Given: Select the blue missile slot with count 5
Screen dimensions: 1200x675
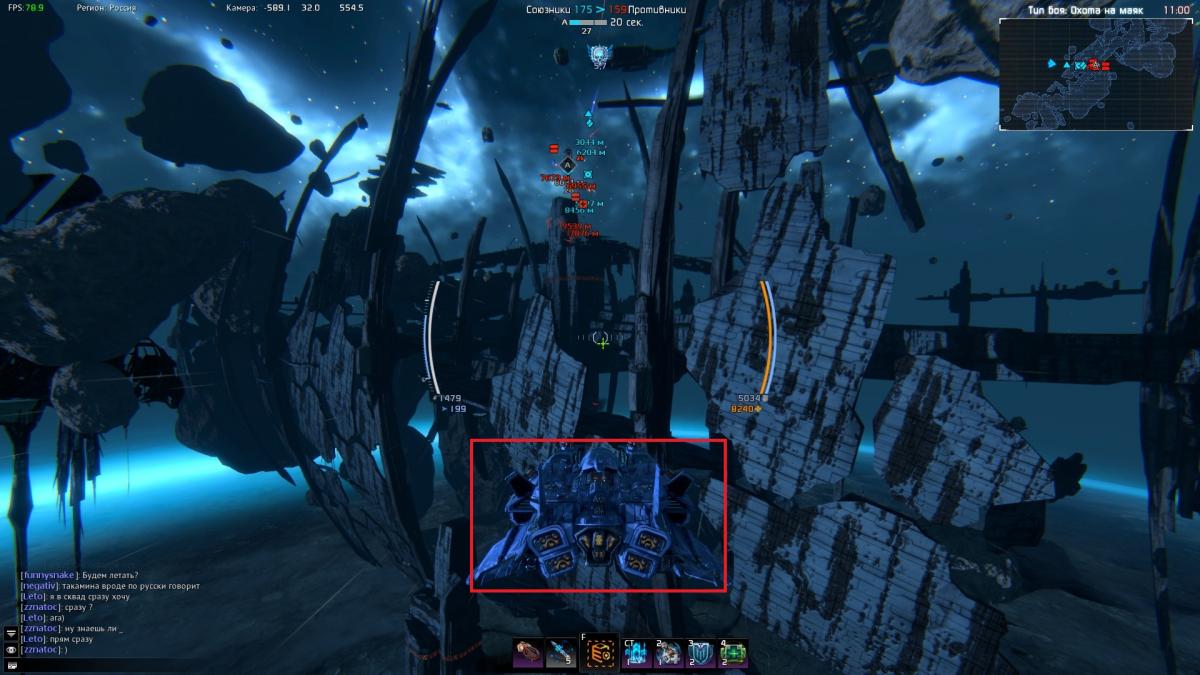Looking at the screenshot, I should [x=562, y=654].
